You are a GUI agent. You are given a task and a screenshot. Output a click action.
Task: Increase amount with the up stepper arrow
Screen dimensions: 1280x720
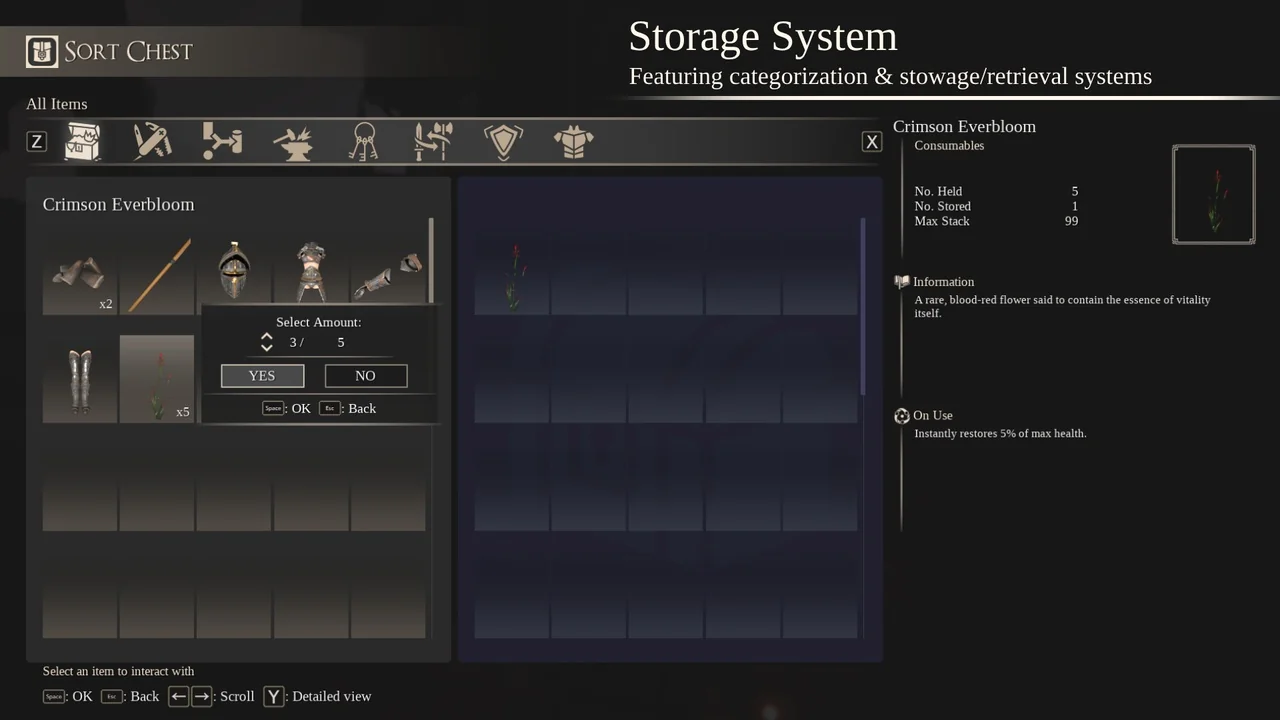pos(267,337)
